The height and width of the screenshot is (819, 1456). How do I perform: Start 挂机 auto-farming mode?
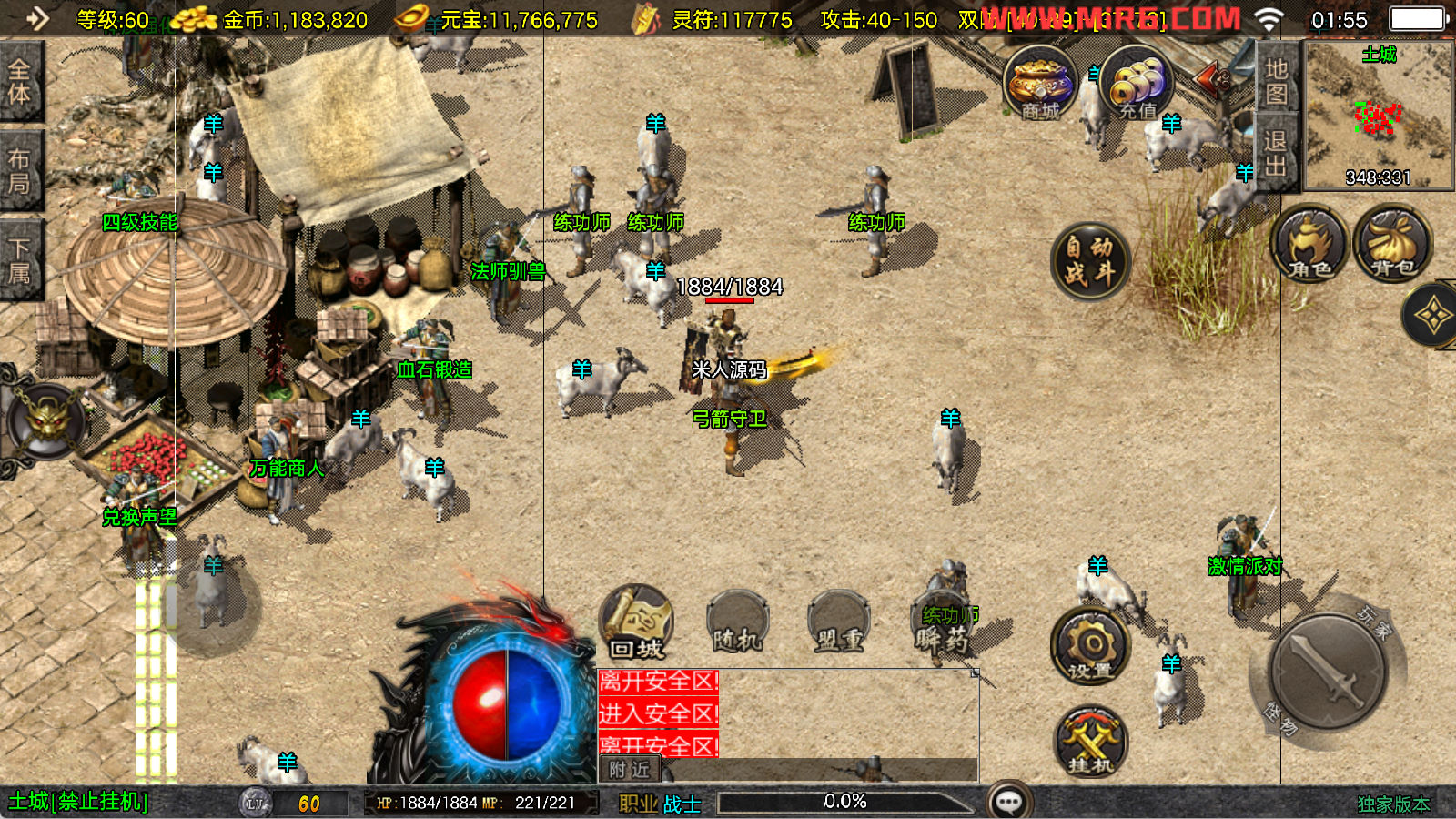click(1090, 742)
